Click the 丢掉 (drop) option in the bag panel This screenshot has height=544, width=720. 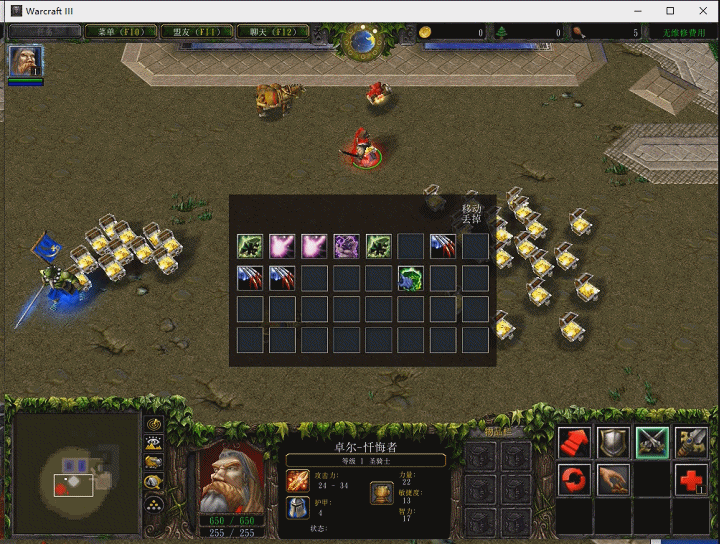(472, 220)
